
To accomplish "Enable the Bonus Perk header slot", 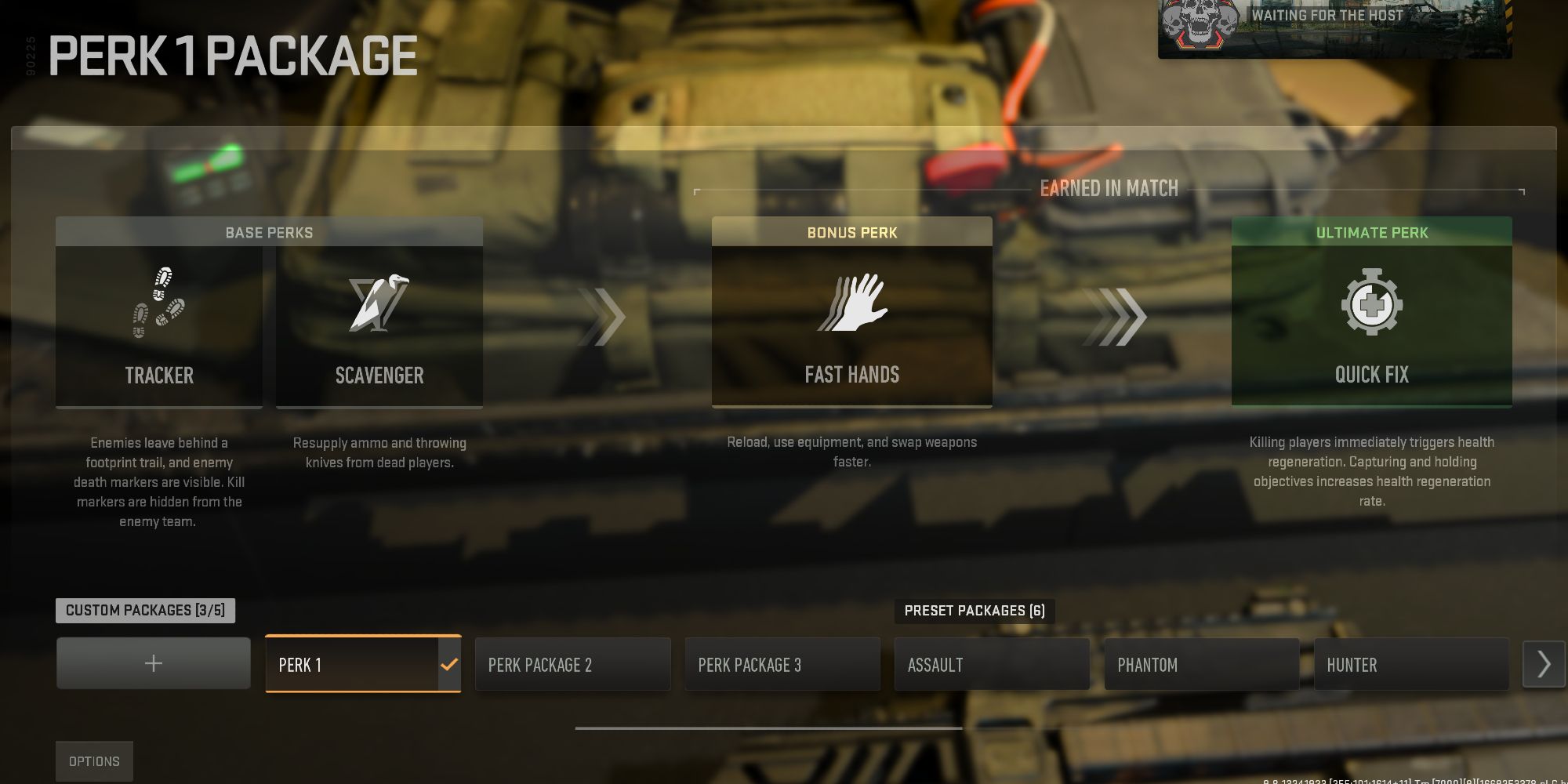I will click(851, 232).
